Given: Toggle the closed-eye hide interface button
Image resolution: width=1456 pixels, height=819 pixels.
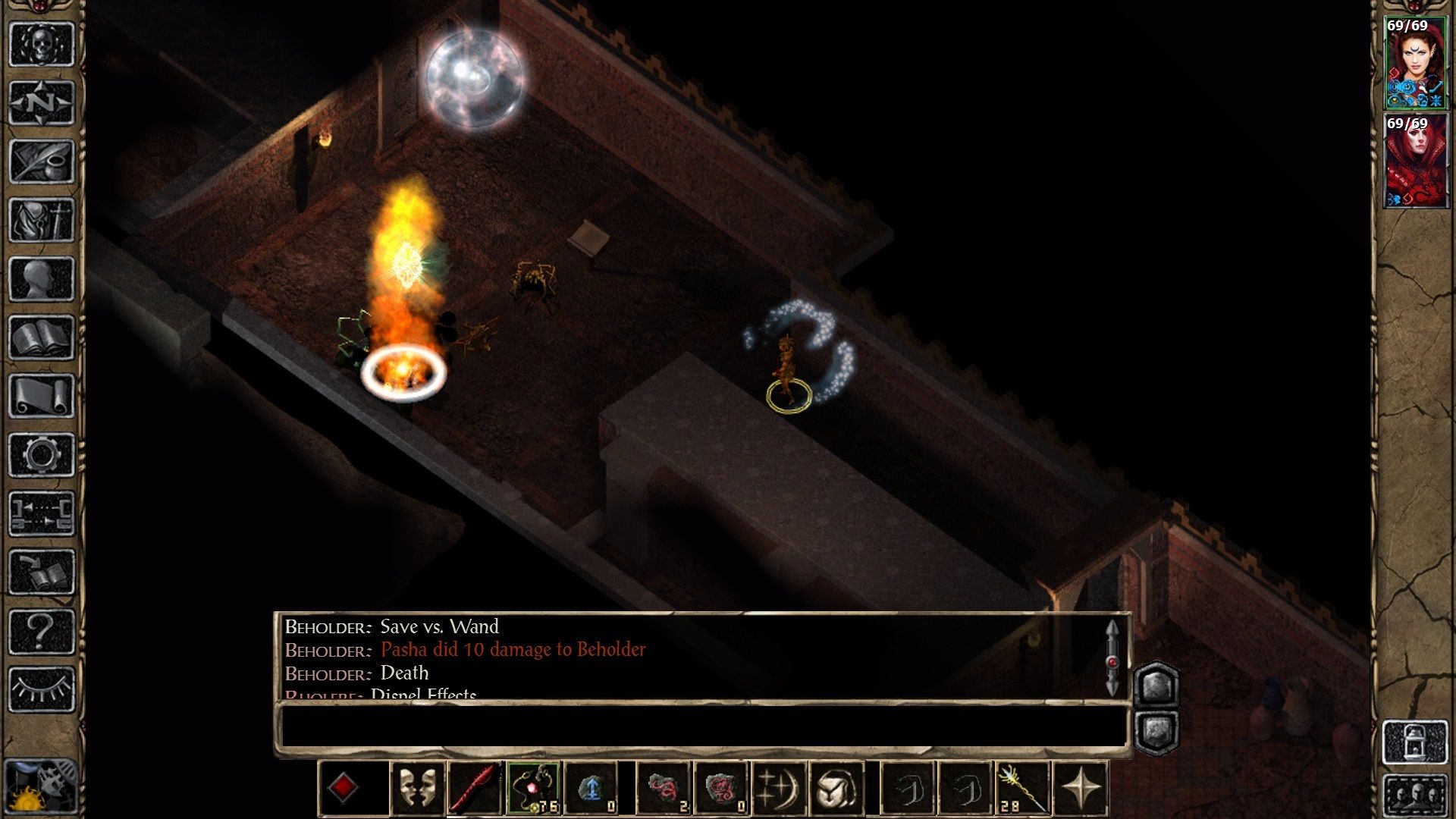Looking at the screenshot, I should 41,689.
